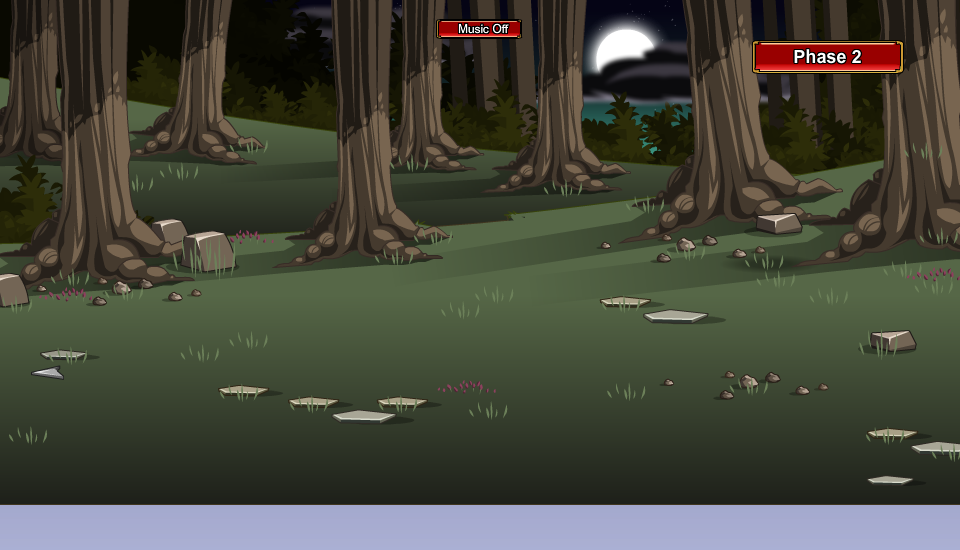Click the red Phase 2 button
This screenshot has width=960, height=550.
click(827, 57)
